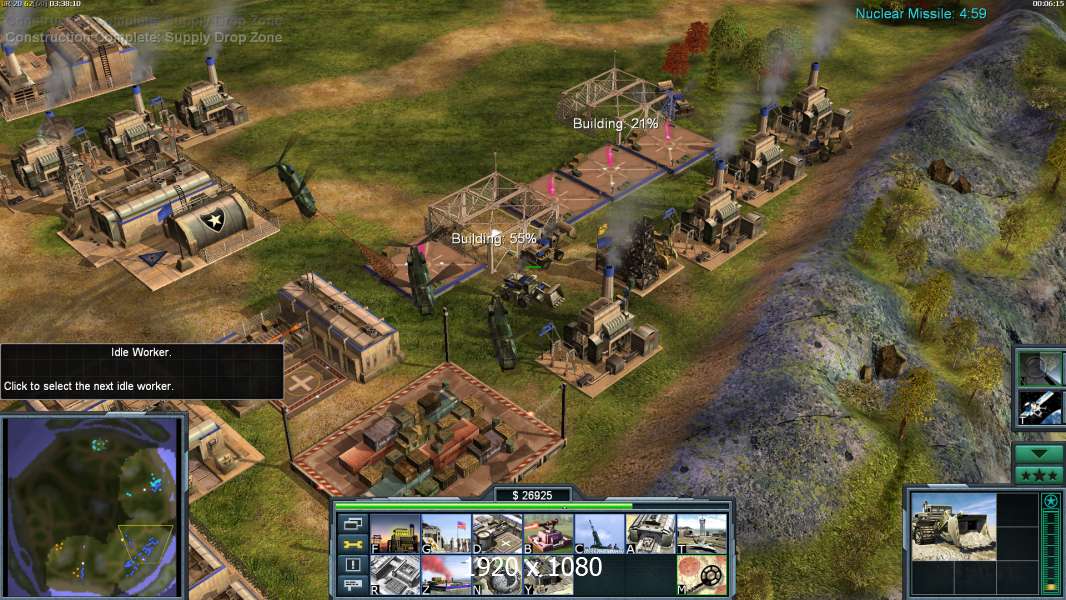Activate the clear mines detector command
This screenshot has width=1066, height=600.
click(701, 575)
